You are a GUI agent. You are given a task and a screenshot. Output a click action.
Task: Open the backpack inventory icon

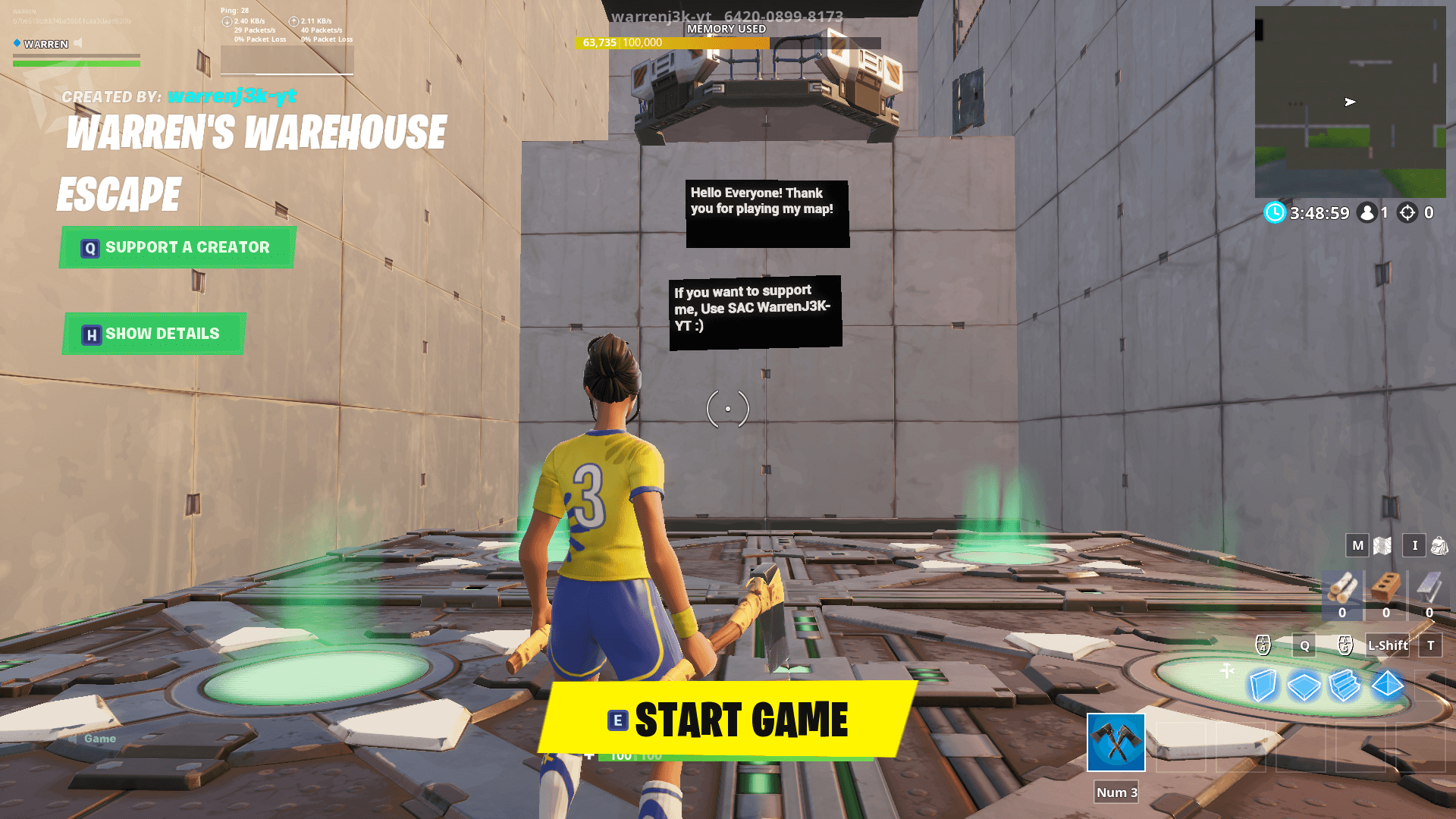[x=1439, y=545]
